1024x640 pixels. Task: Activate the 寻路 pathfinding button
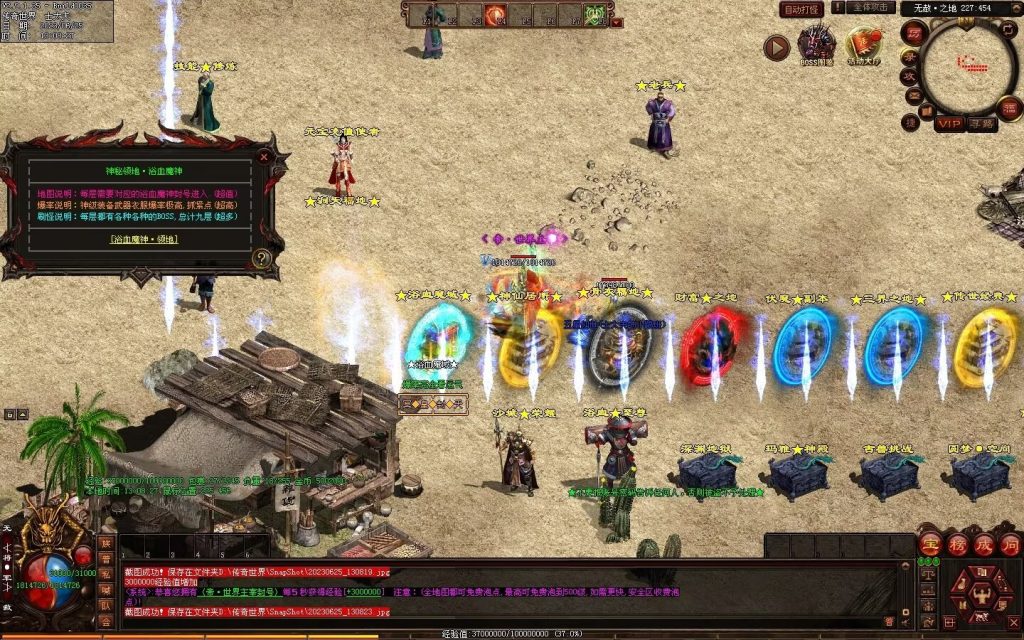982,124
